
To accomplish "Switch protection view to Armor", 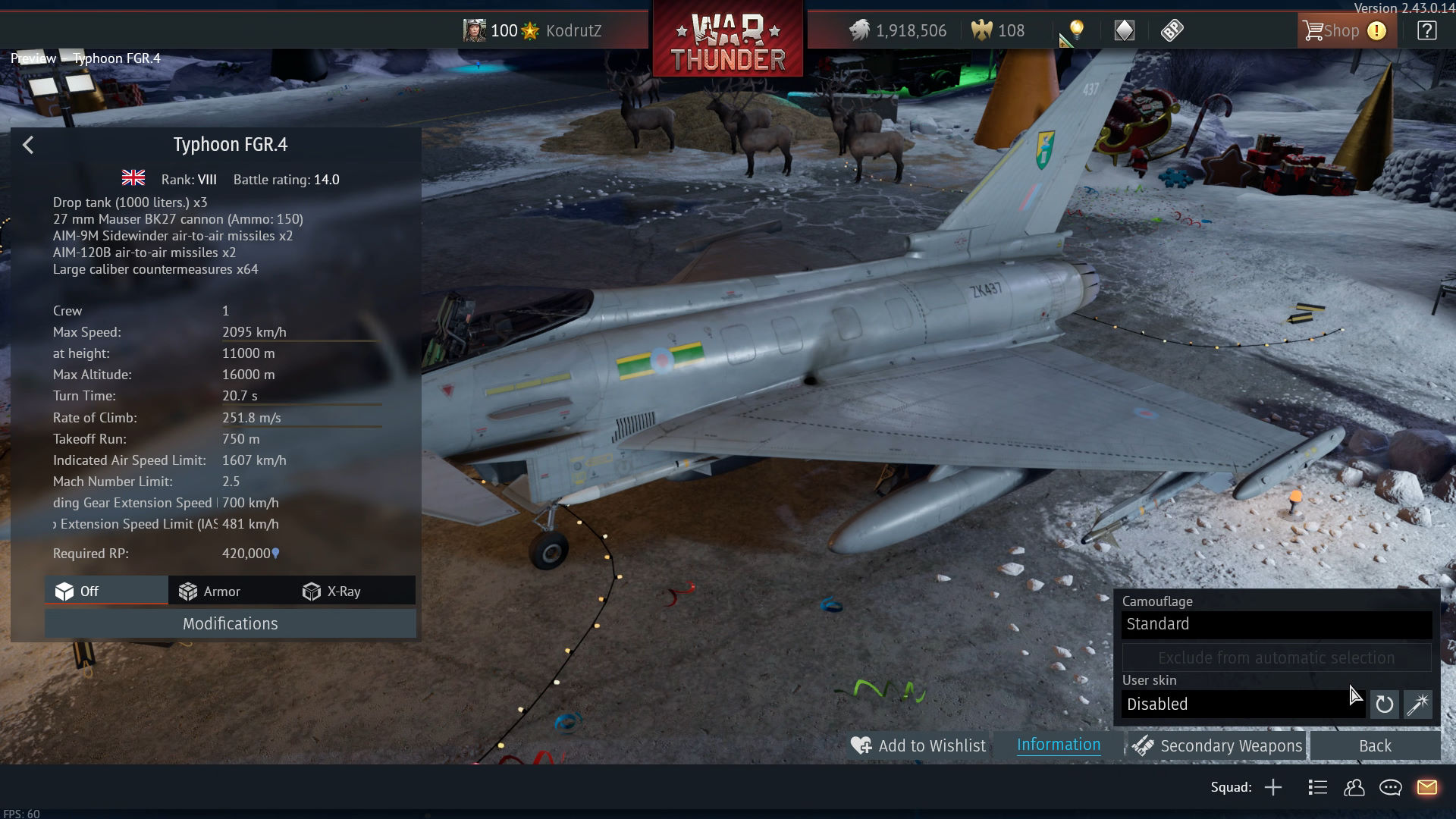I will 209,591.
